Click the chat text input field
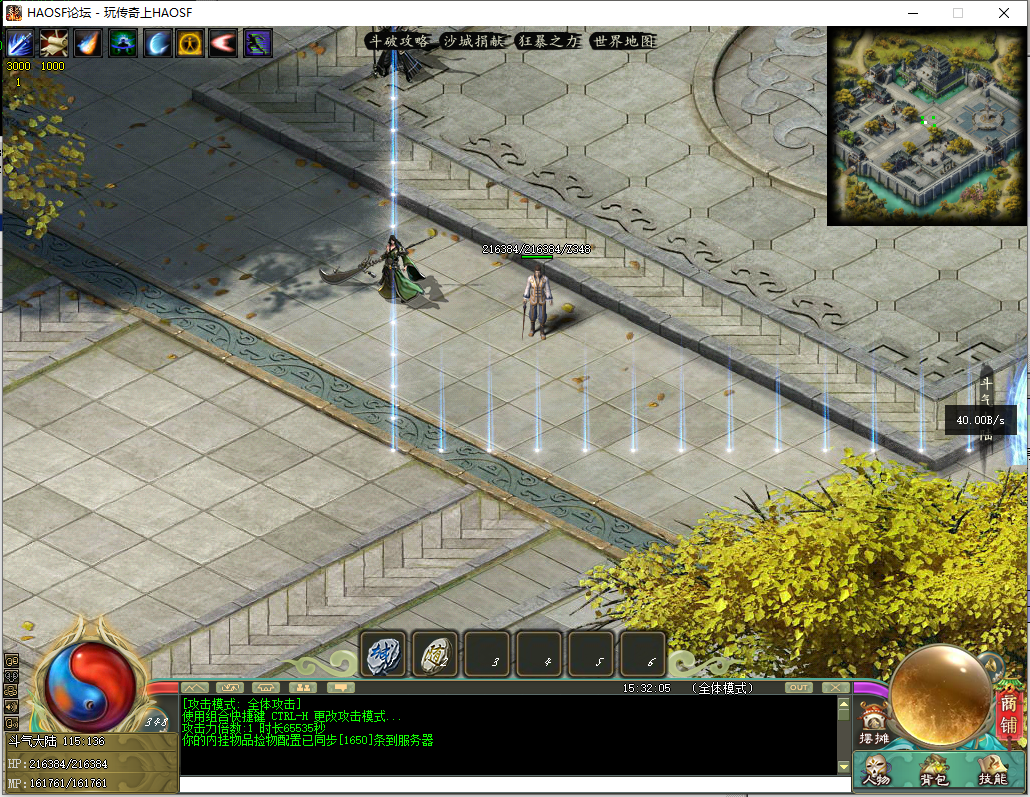 [510, 784]
